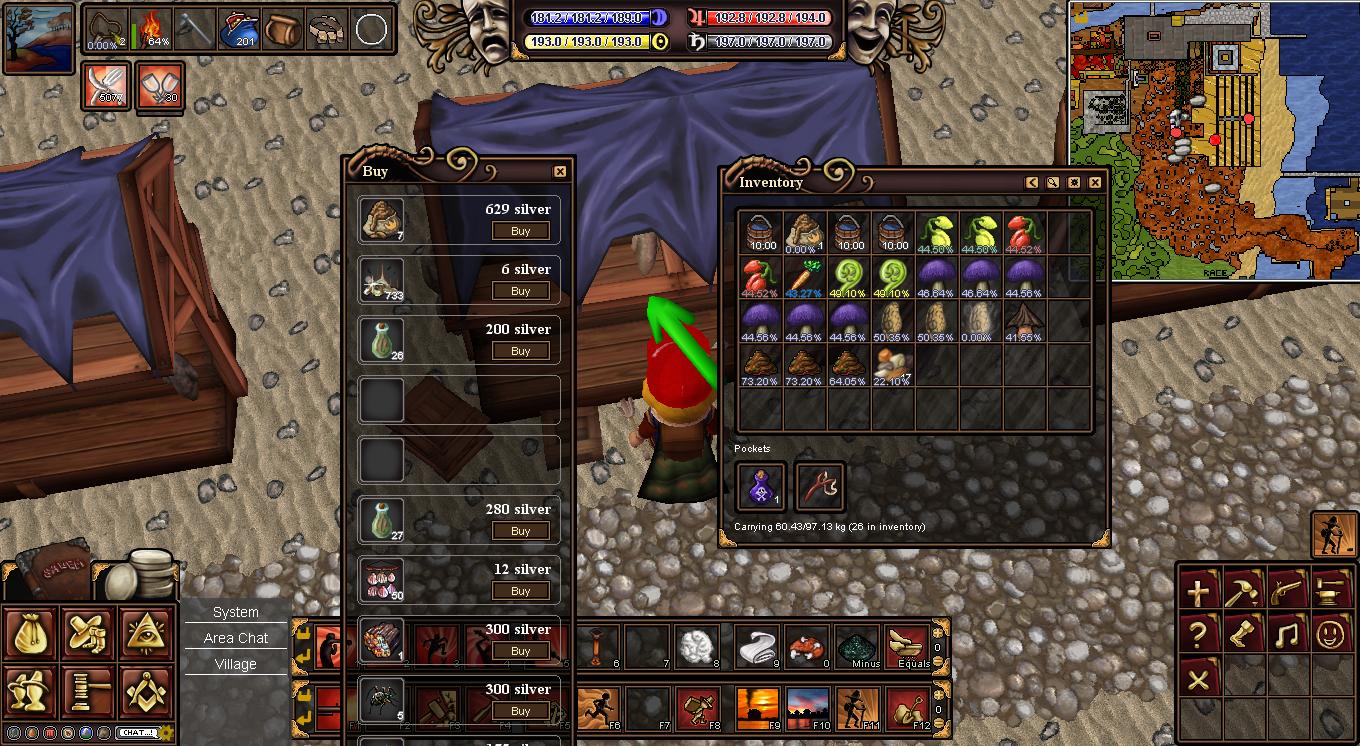The width and height of the screenshot is (1360, 746).
Task: Buy the item priced 629 silver
Action: click(x=520, y=231)
